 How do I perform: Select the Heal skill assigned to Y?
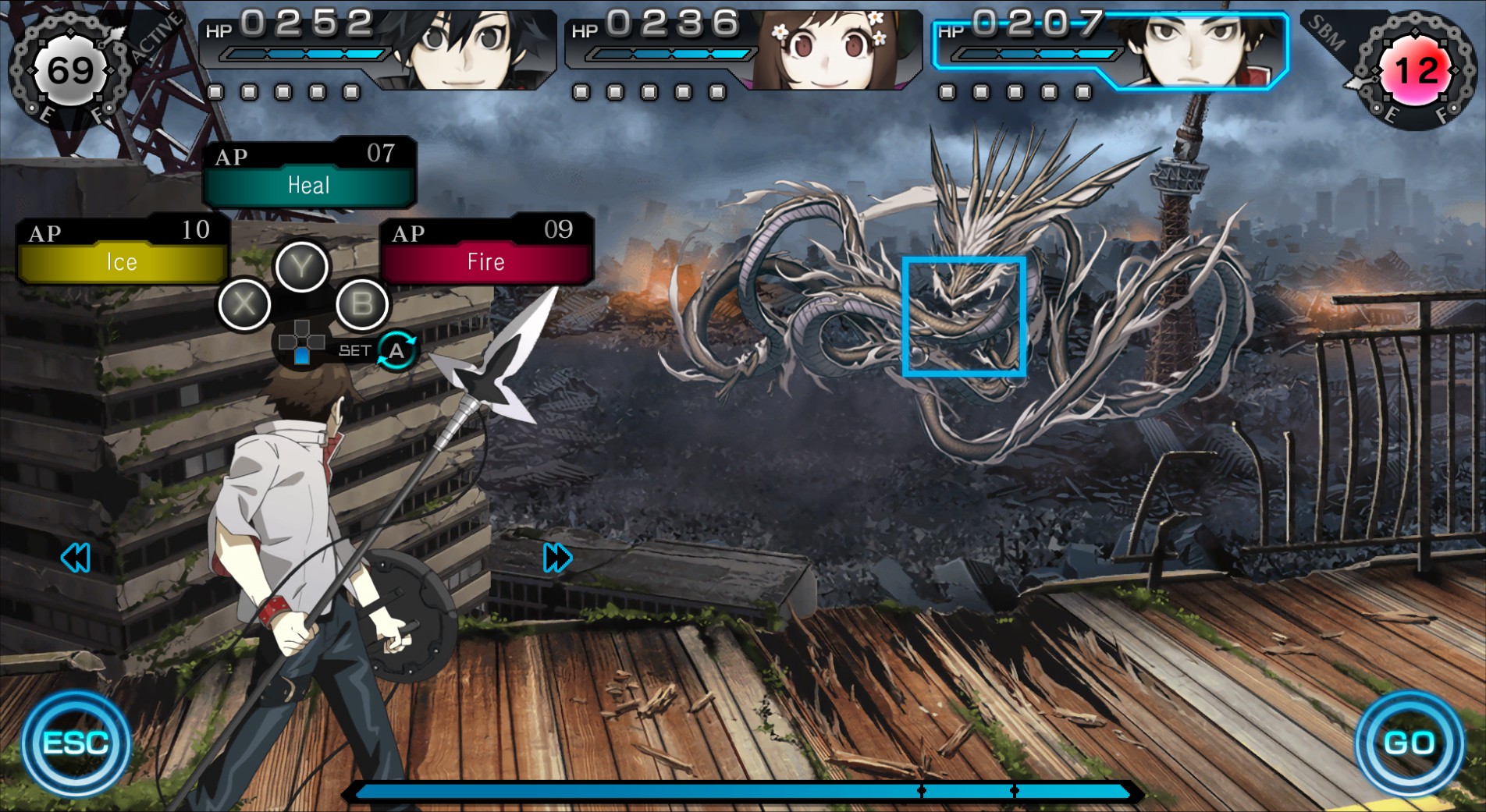[308, 186]
